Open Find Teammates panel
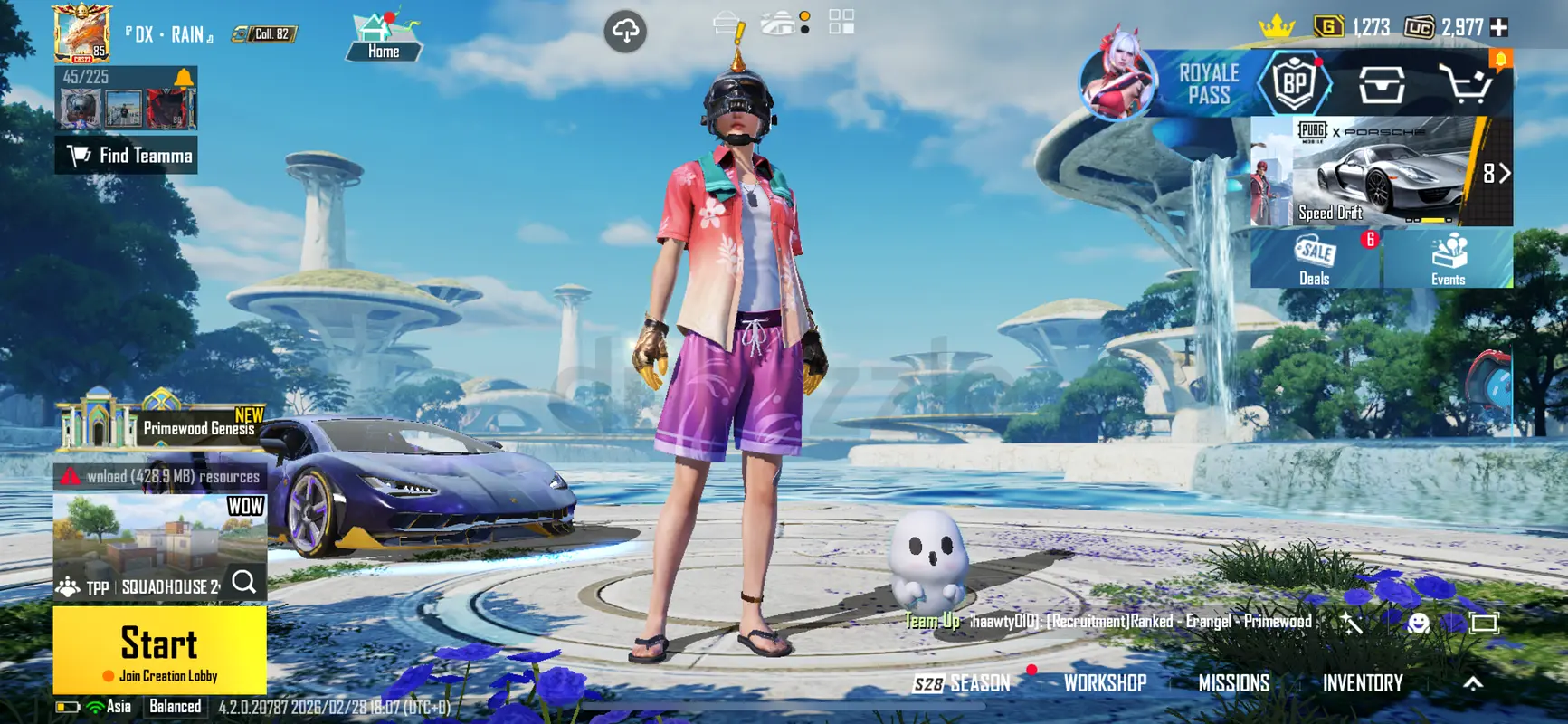The image size is (1568, 724). coord(128,156)
